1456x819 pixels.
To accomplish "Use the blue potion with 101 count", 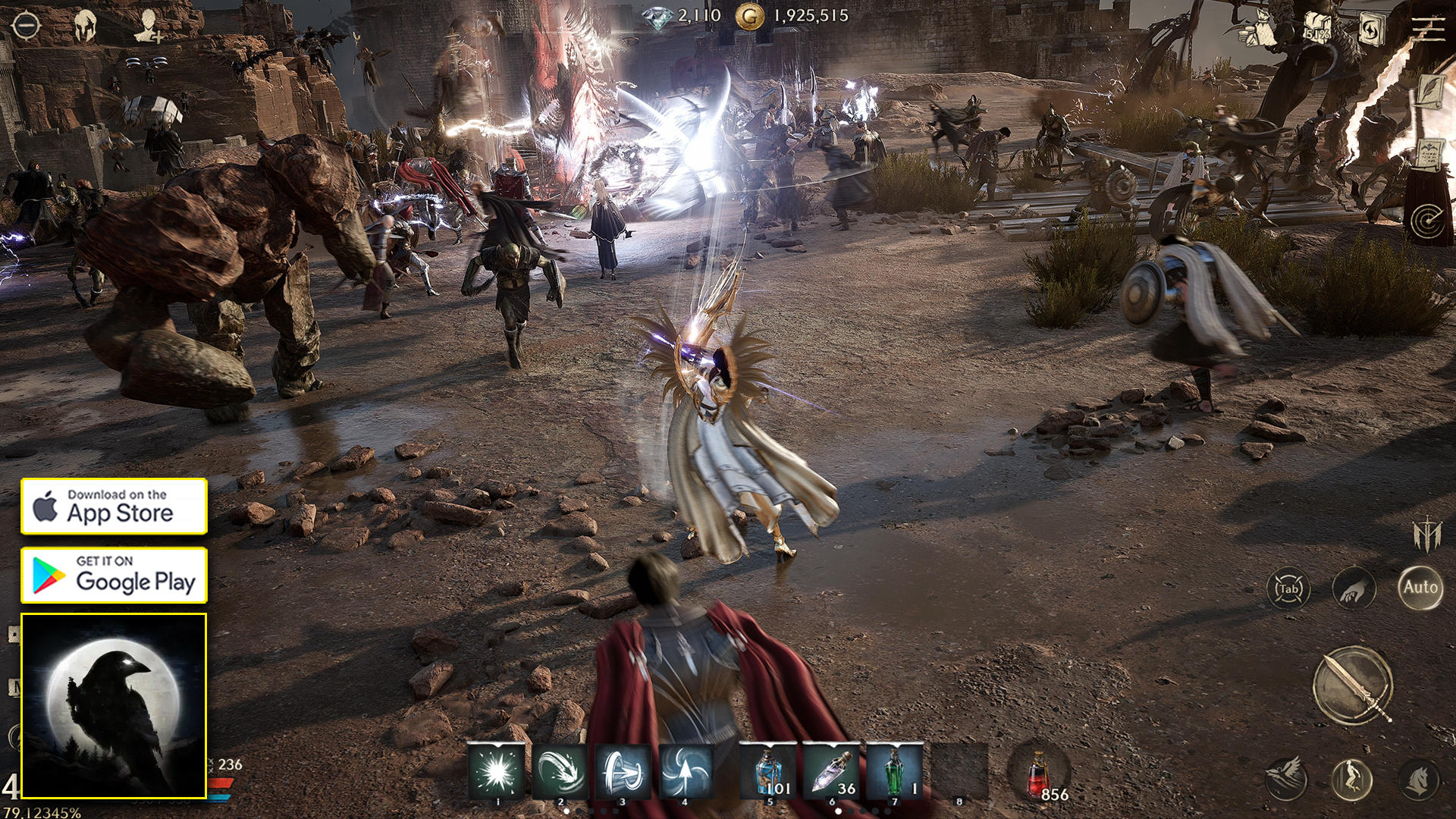I will coord(768,772).
